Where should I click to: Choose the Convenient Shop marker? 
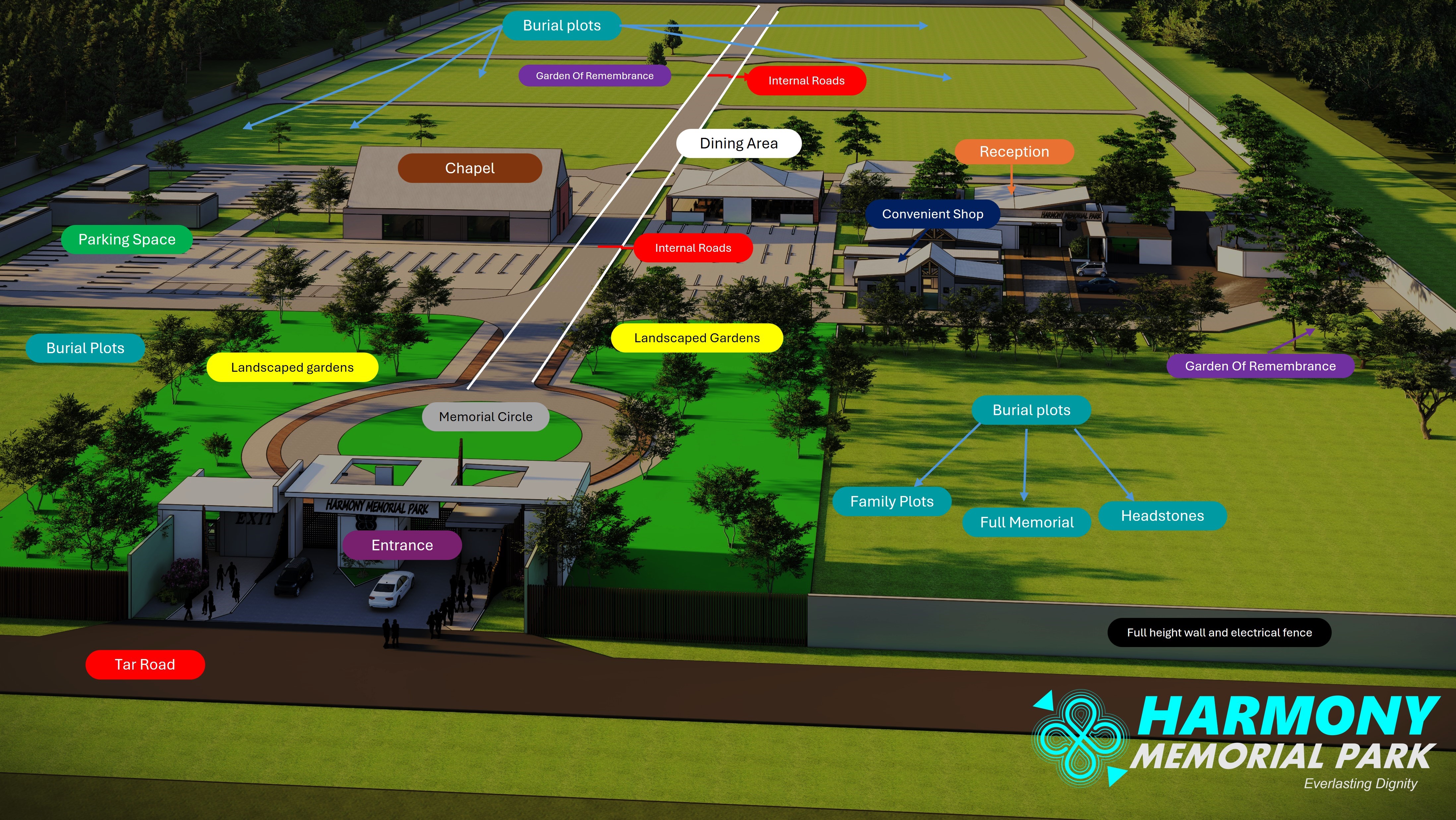(x=932, y=214)
